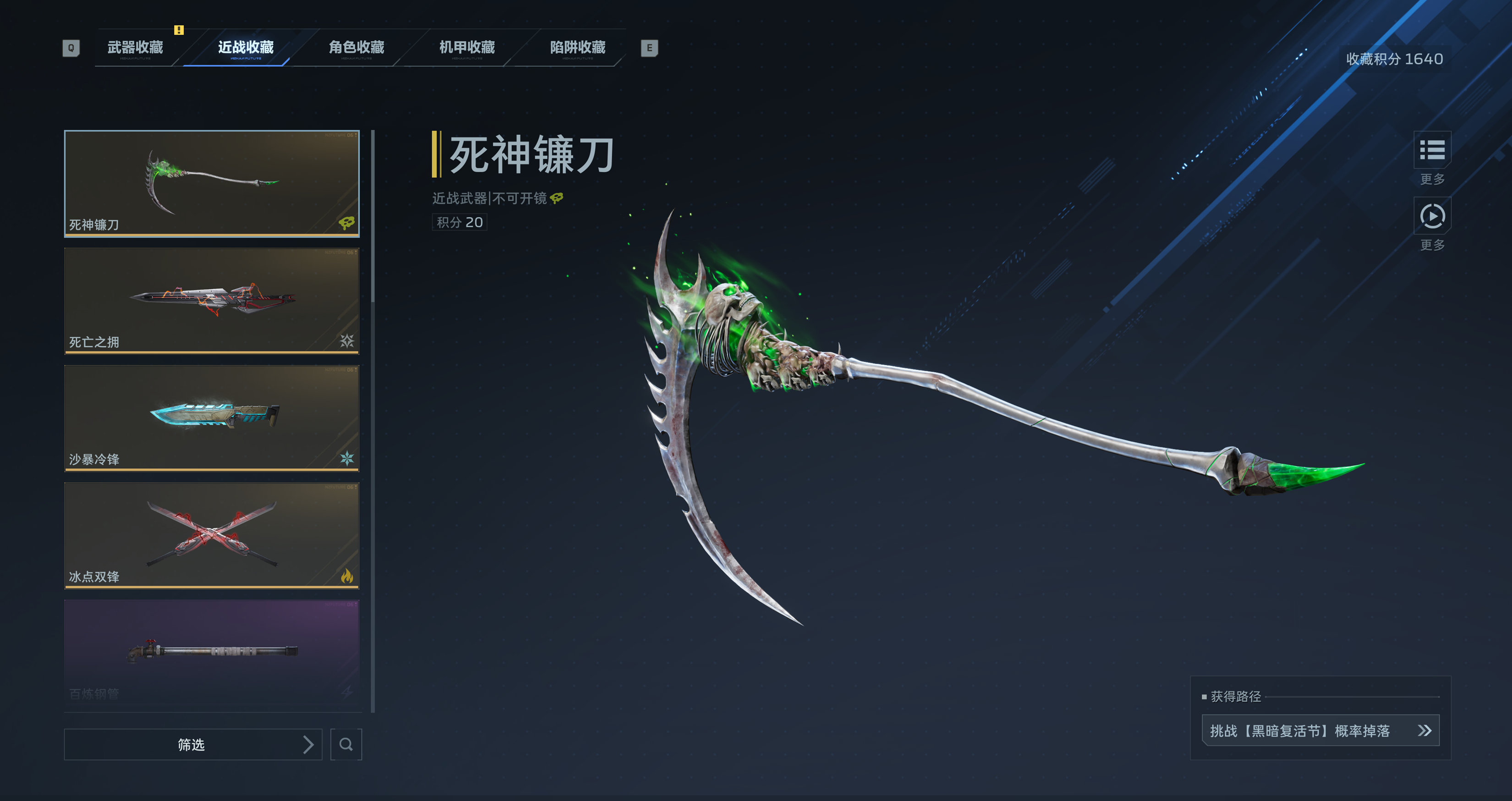Click the magnifier search icon near 筛选
The width and height of the screenshot is (1512, 801).
346,744
